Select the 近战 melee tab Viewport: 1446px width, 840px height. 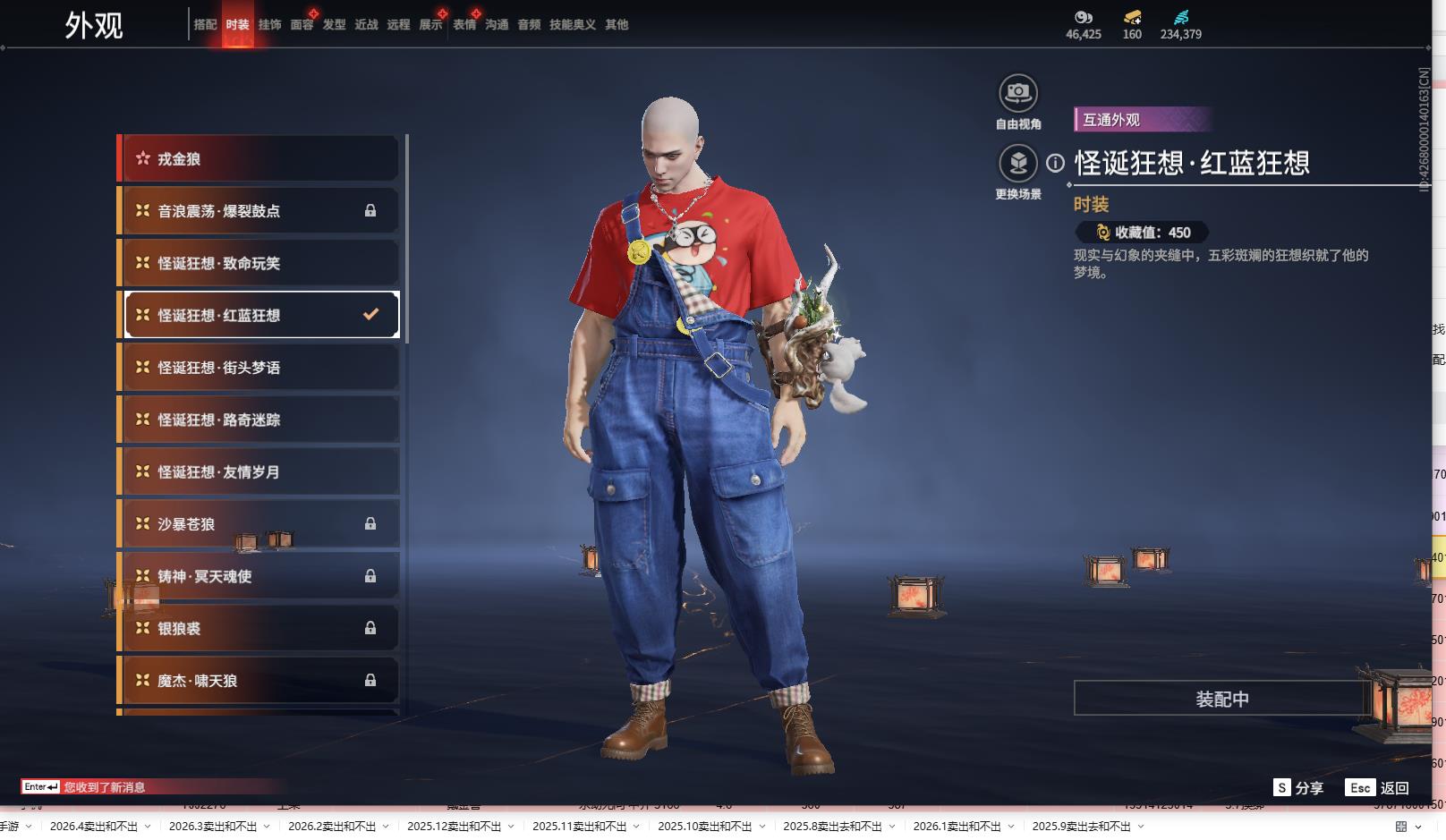click(x=366, y=24)
